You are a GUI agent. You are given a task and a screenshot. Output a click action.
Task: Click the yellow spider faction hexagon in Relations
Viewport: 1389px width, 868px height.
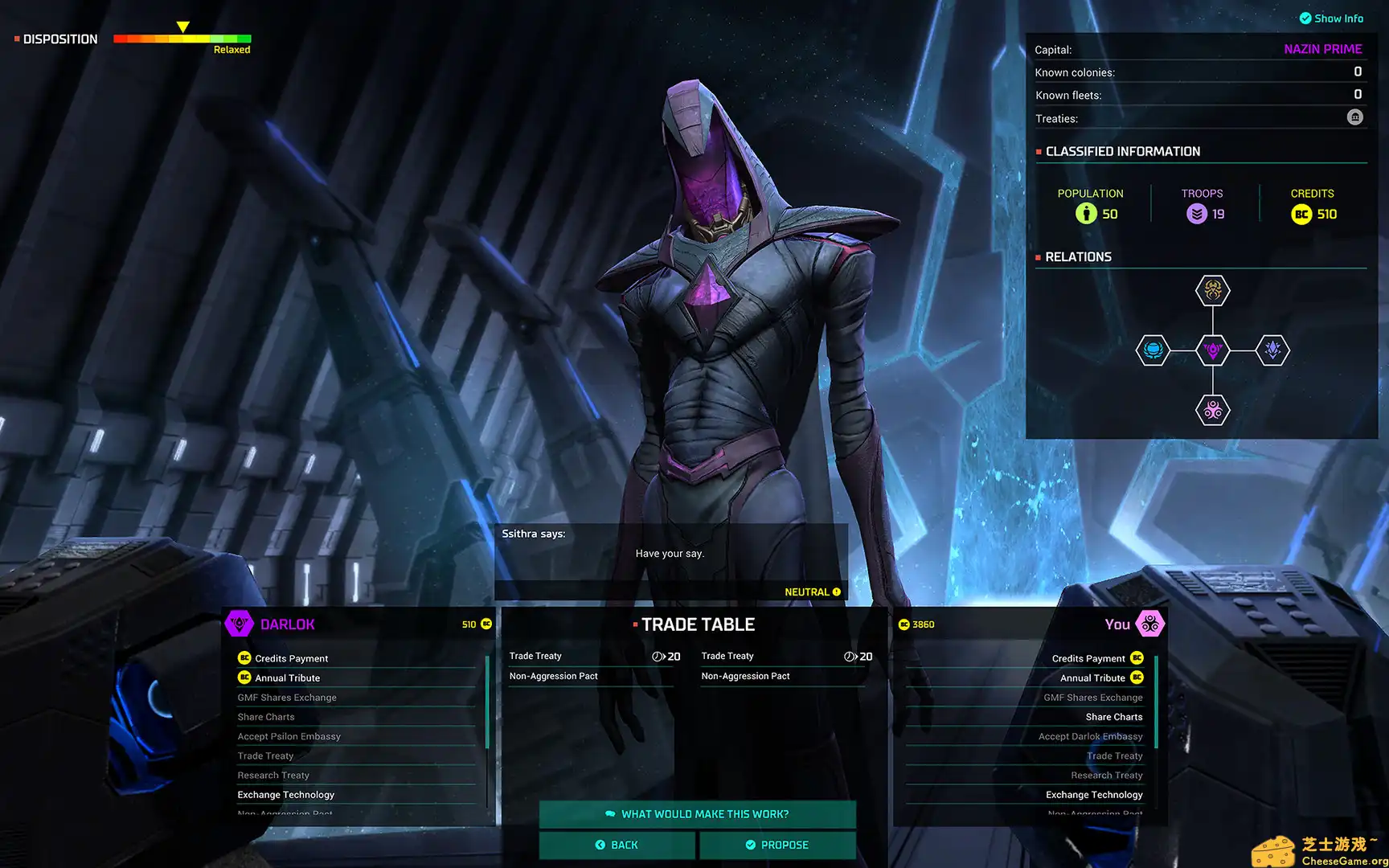[1212, 292]
